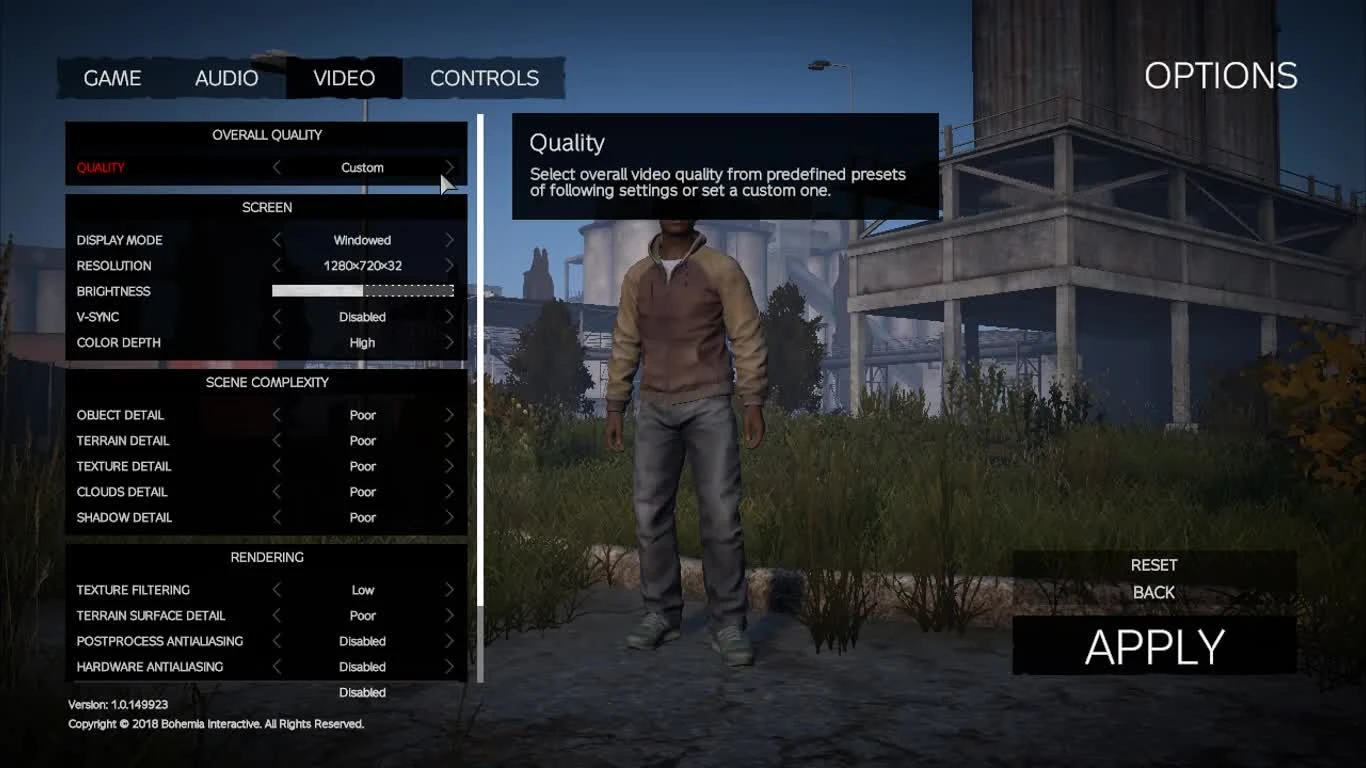The image size is (1366, 768).
Task: Click the RESET button
Action: 1153,564
